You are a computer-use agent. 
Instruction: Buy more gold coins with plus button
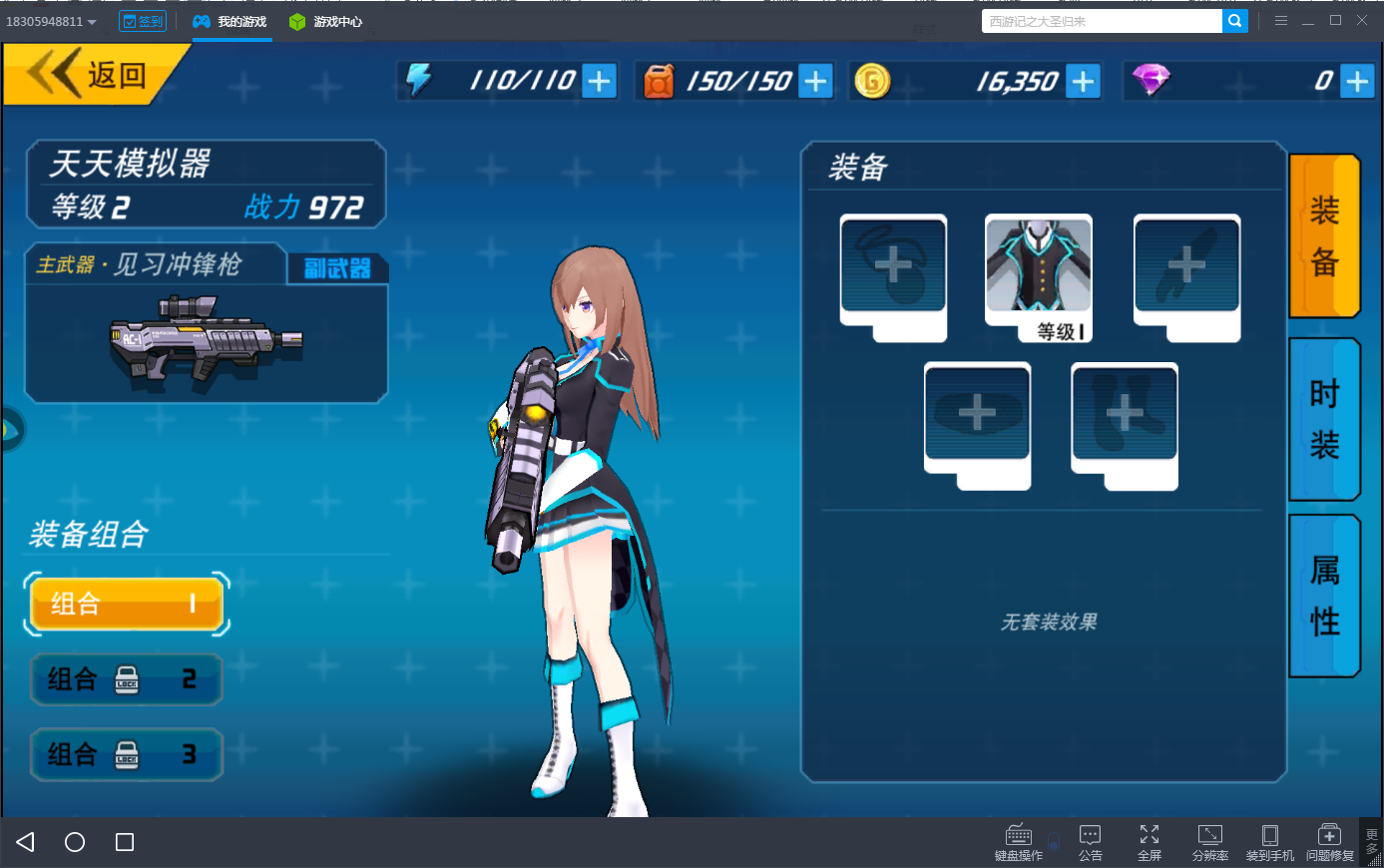[1083, 81]
